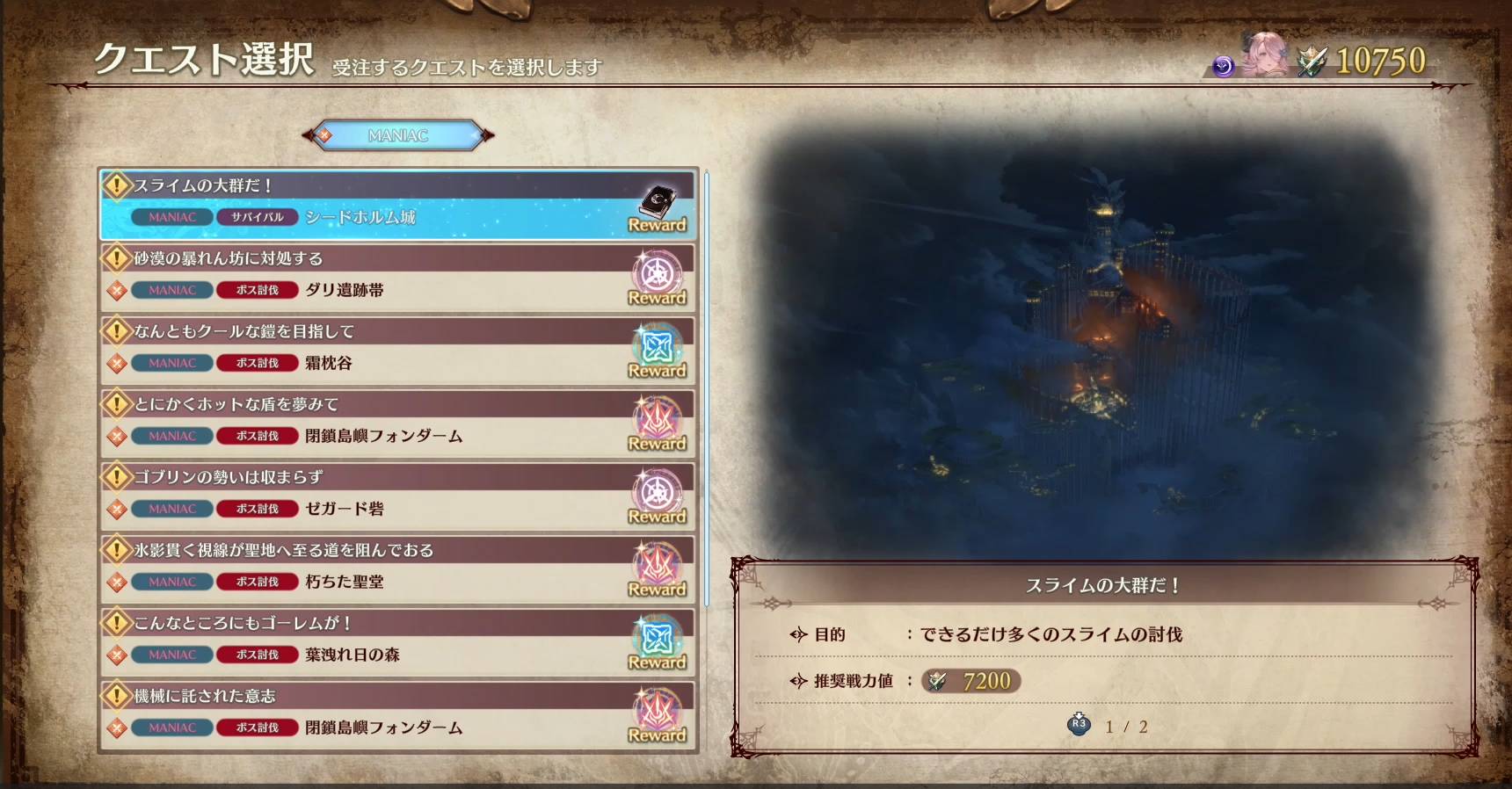Screen dimensions: 1512x789
Task: Switch difficulty with the left arrow
Action: [310, 135]
